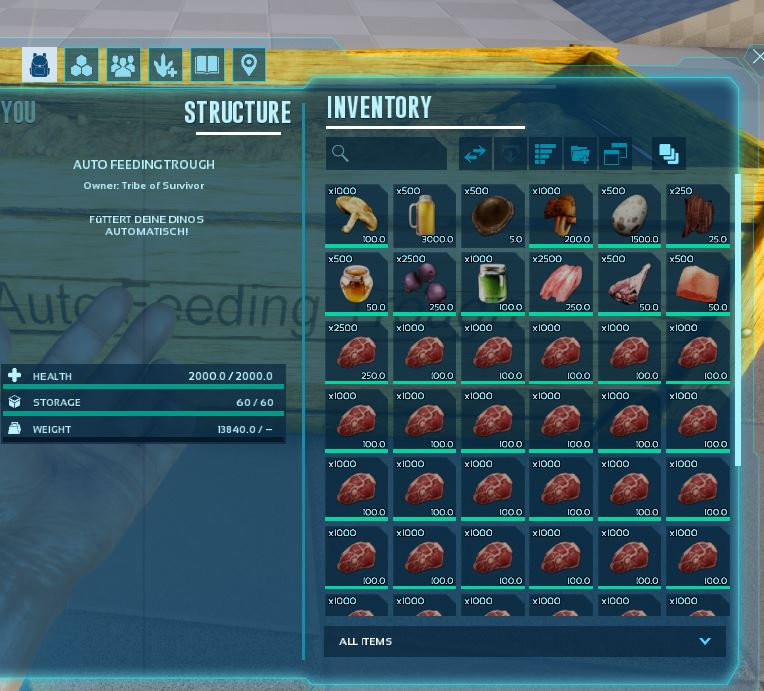Click the sort items button
The height and width of the screenshot is (691, 764).
pyautogui.click(x=545, y=153)
